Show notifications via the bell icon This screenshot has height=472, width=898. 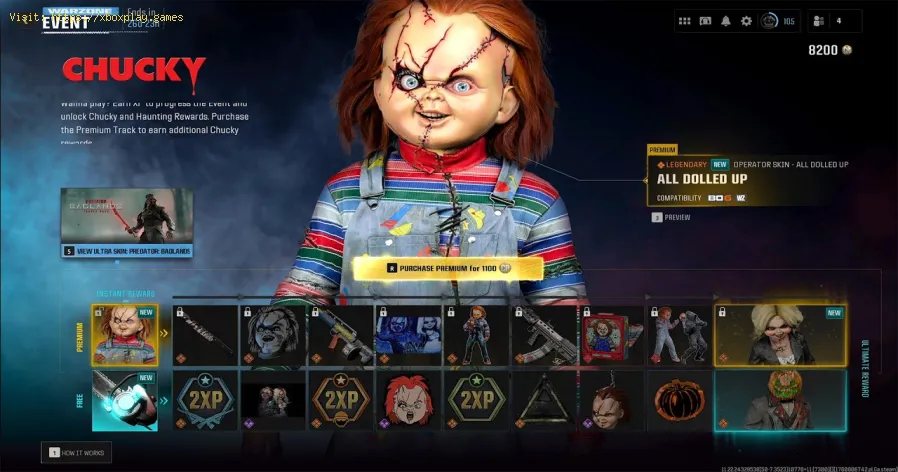click(x=726, y=21)
